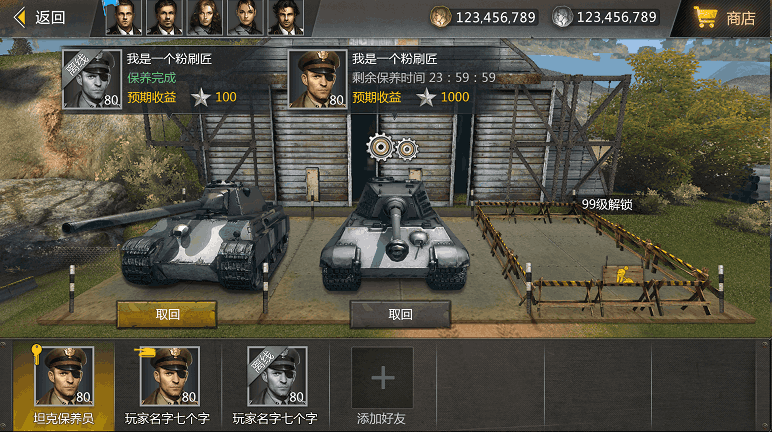View the offline commander with 保养完成 status
772x432 pixels.
click(92, 79)
